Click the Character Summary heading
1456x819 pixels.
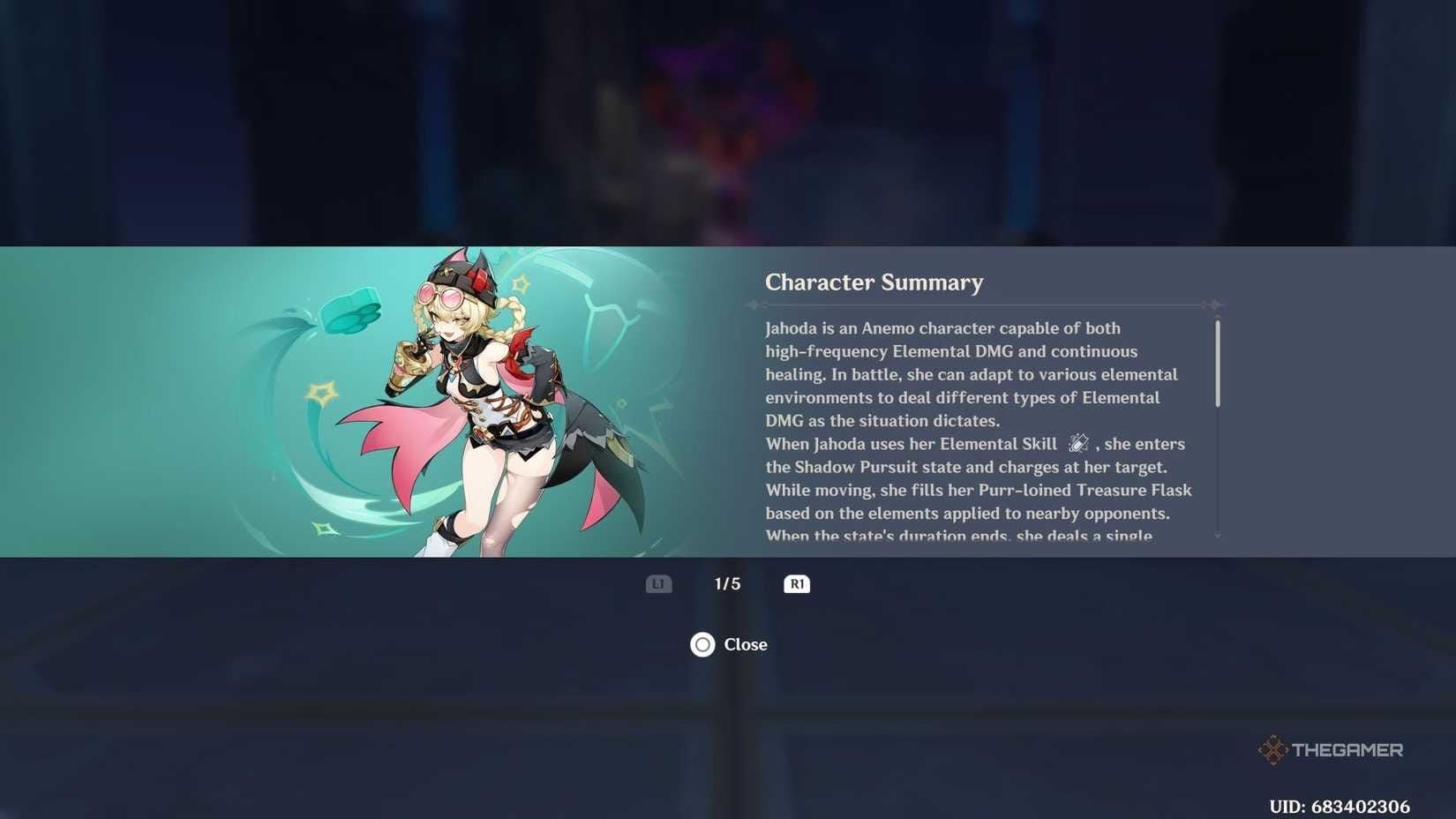click(874, 282)
